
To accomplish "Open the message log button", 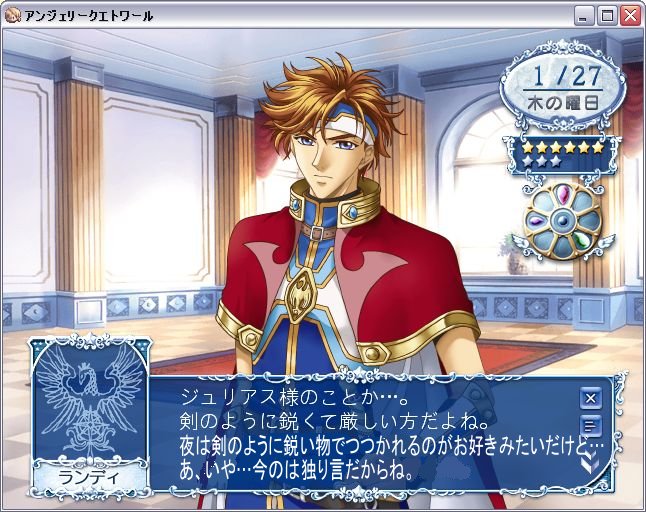I will pyautogui.click(x=591, y=428).
